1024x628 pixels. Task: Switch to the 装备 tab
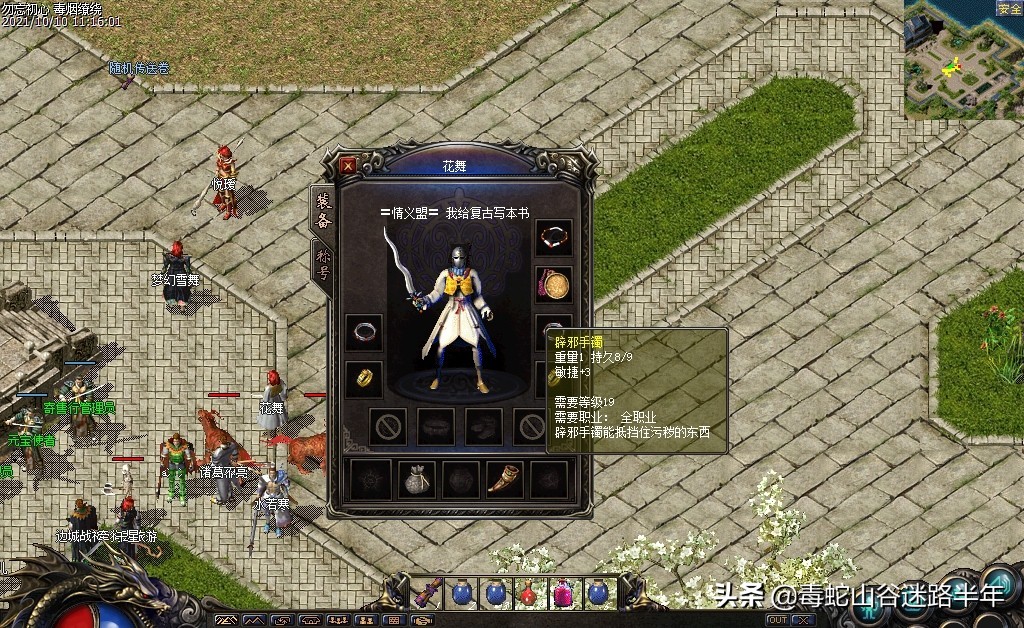point(322,210)
